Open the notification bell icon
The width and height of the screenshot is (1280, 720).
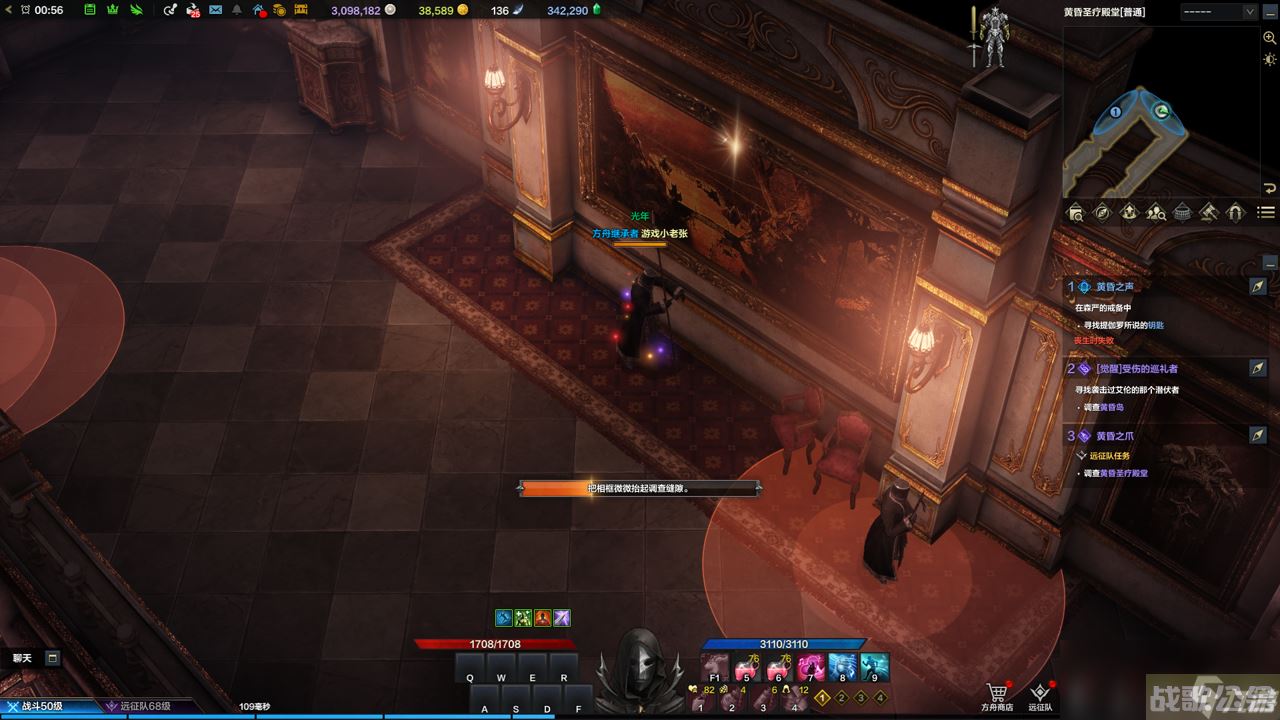pos(237,10)
